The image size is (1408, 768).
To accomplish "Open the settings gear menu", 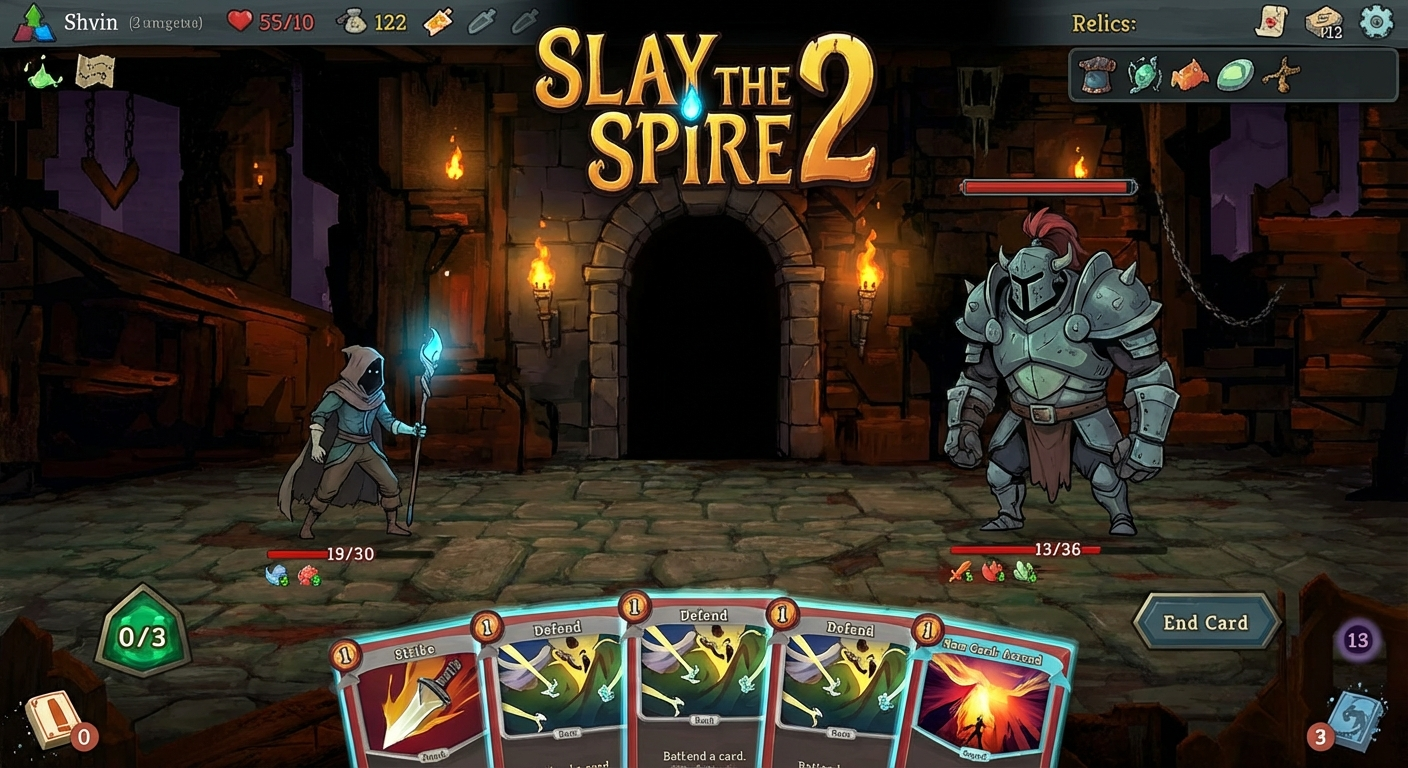I will [1377, 20].
